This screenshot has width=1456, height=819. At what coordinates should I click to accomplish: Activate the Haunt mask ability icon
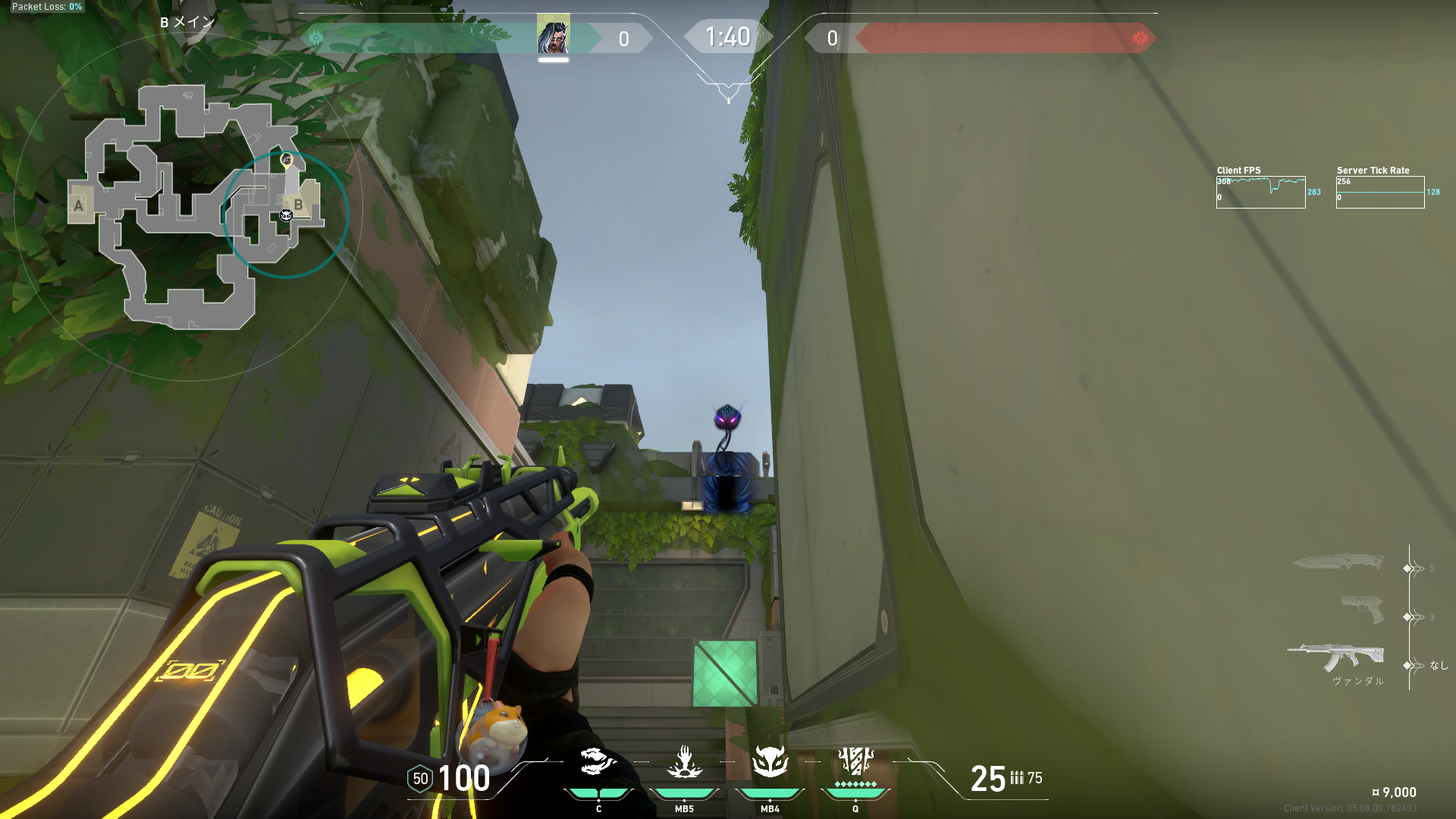click(770, 762)
